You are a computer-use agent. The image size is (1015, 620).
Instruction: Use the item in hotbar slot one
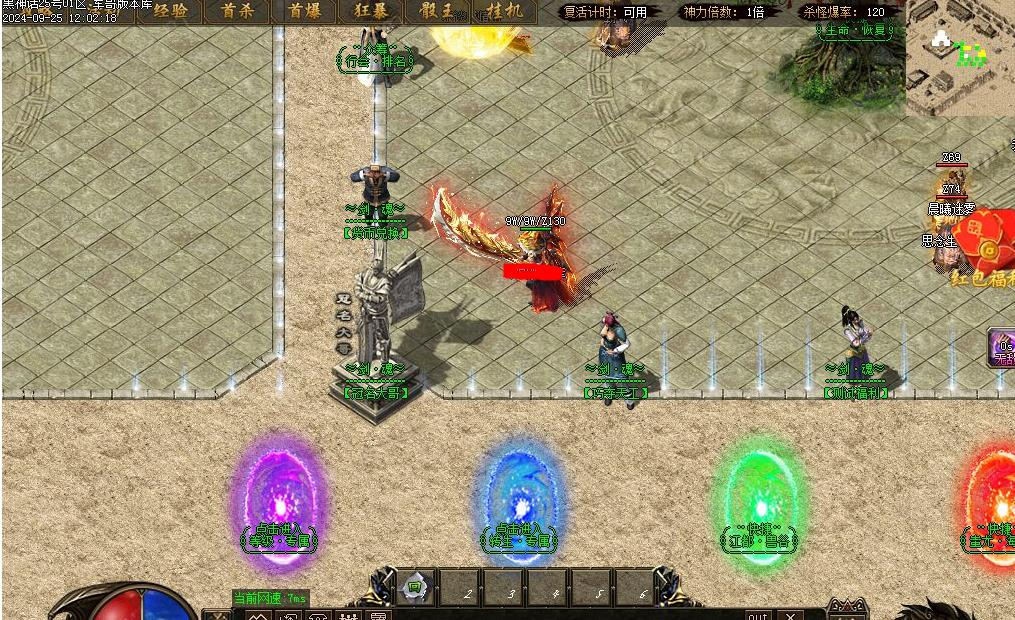[x=414, y=588]
